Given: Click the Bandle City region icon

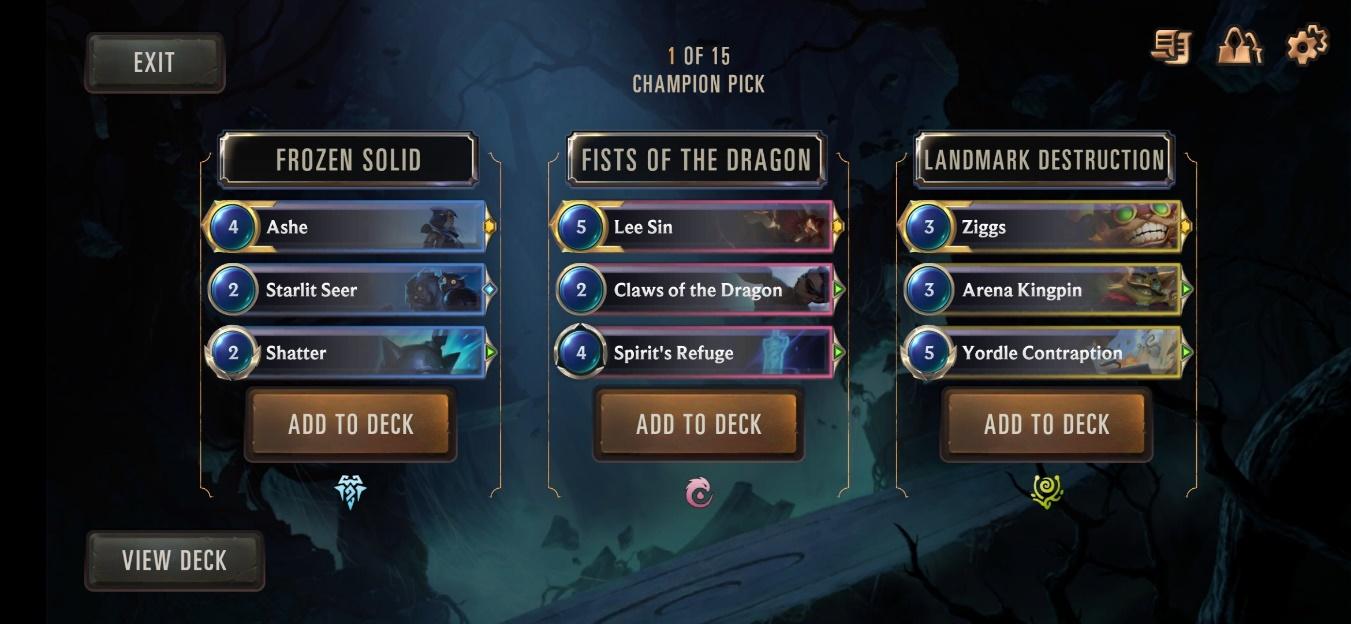Looking at the screenshot, I should point(1046,492).
